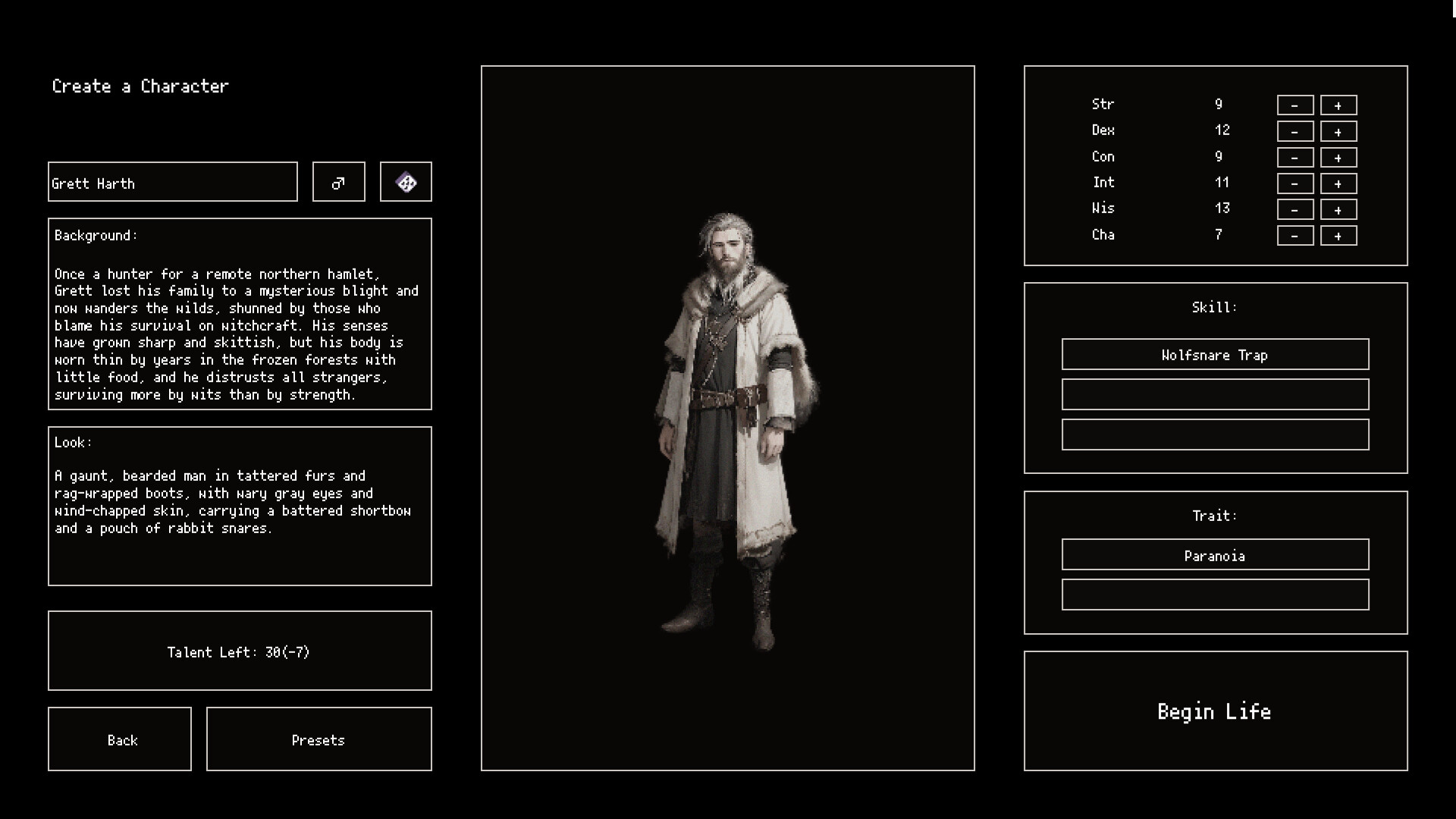Add a point to Con
The height and width of the screenshot is (819, 1456).
point(1338,158)
